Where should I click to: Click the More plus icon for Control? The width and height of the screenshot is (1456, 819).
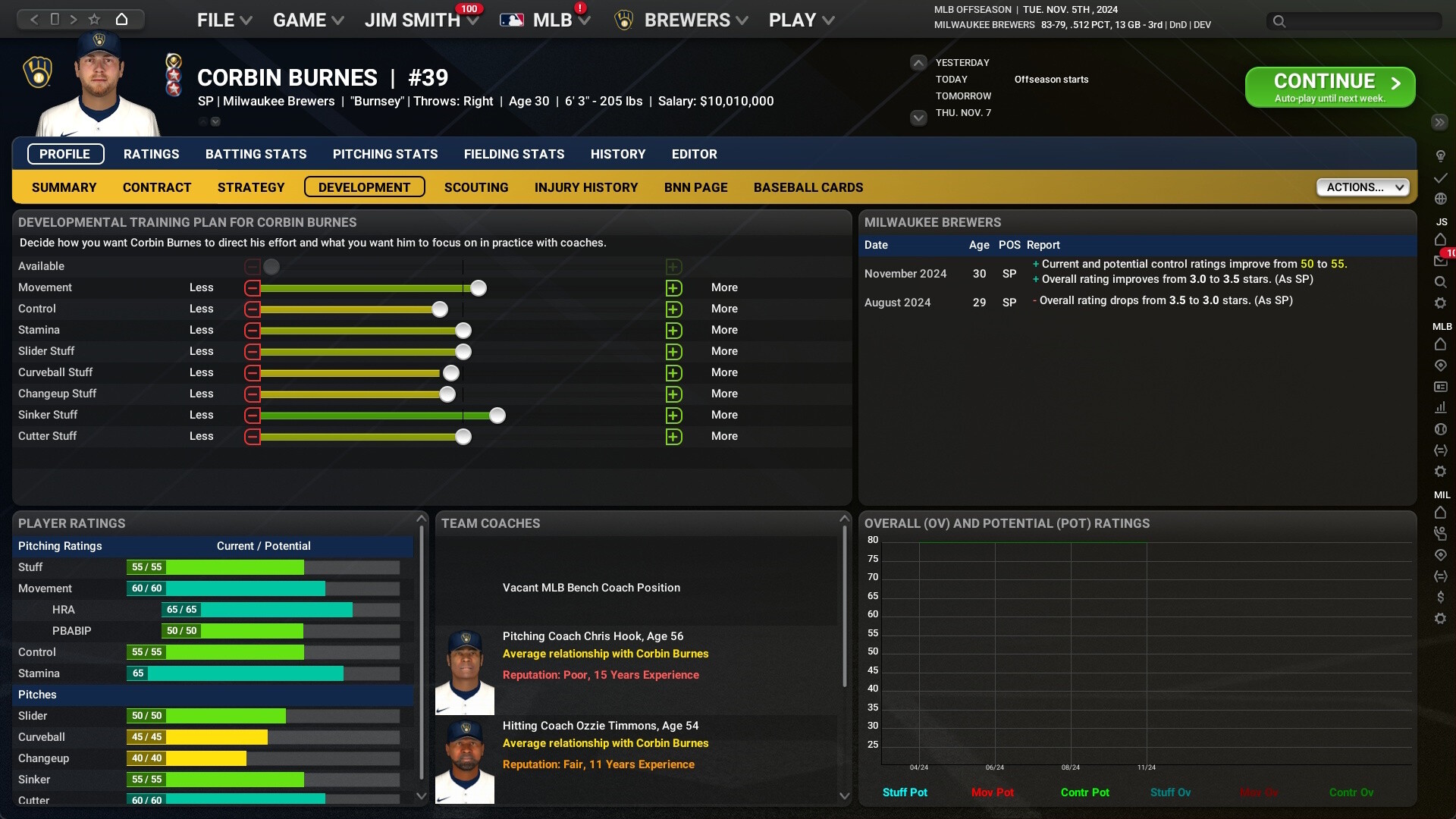[x=674, y=309]
